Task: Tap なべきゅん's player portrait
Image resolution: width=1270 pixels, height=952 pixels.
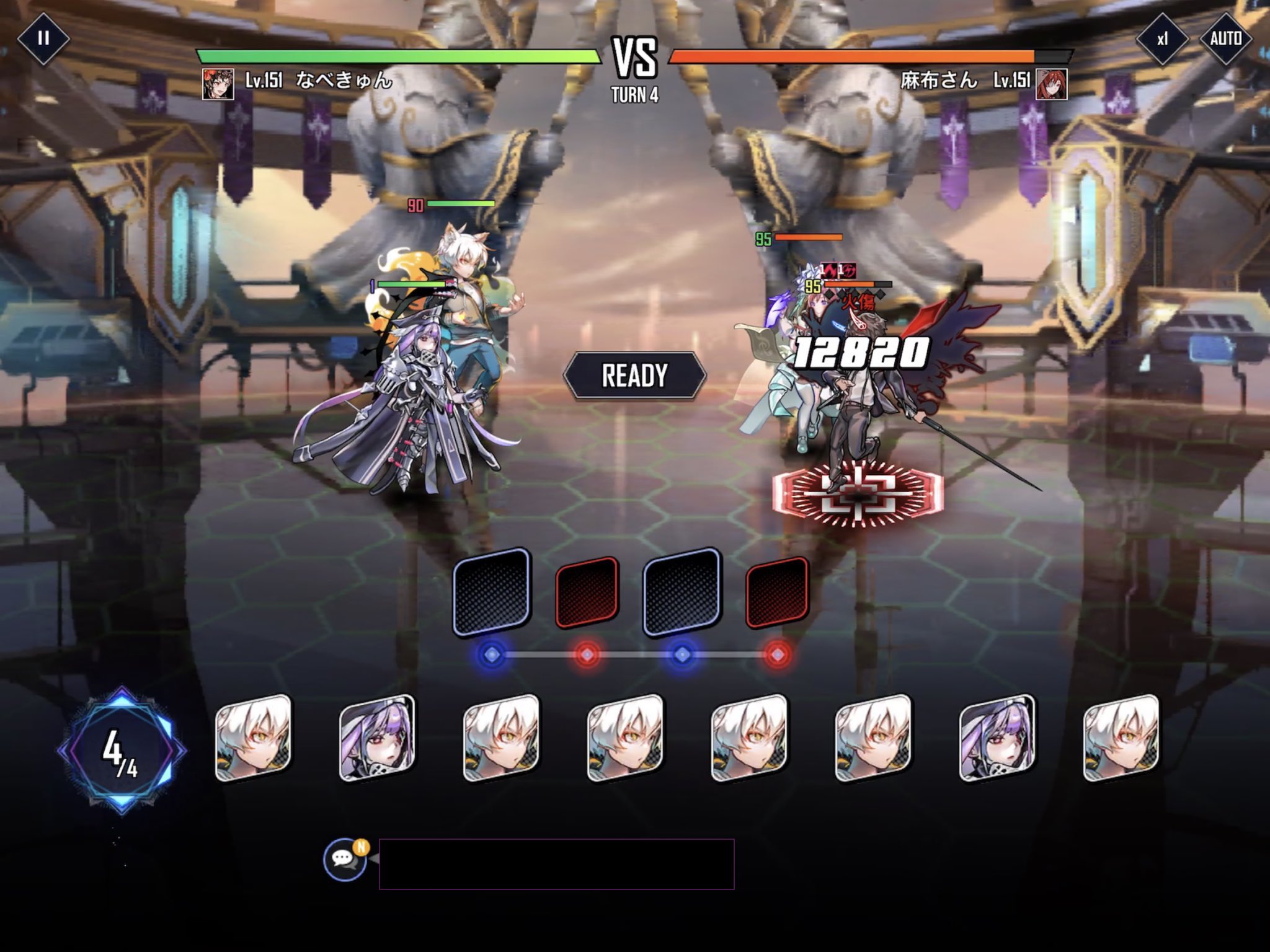Action: tap(218, 84)
